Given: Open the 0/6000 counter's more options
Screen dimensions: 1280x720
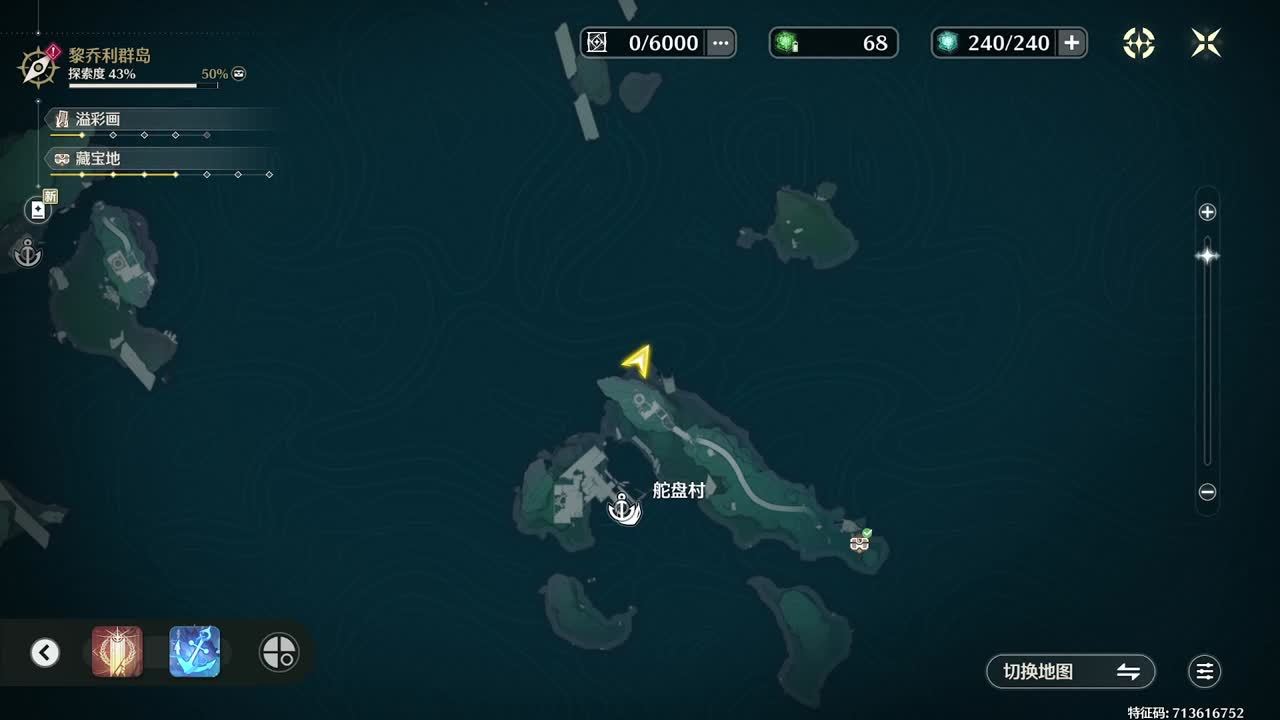Looking at the screenshot, I should 720,43.
